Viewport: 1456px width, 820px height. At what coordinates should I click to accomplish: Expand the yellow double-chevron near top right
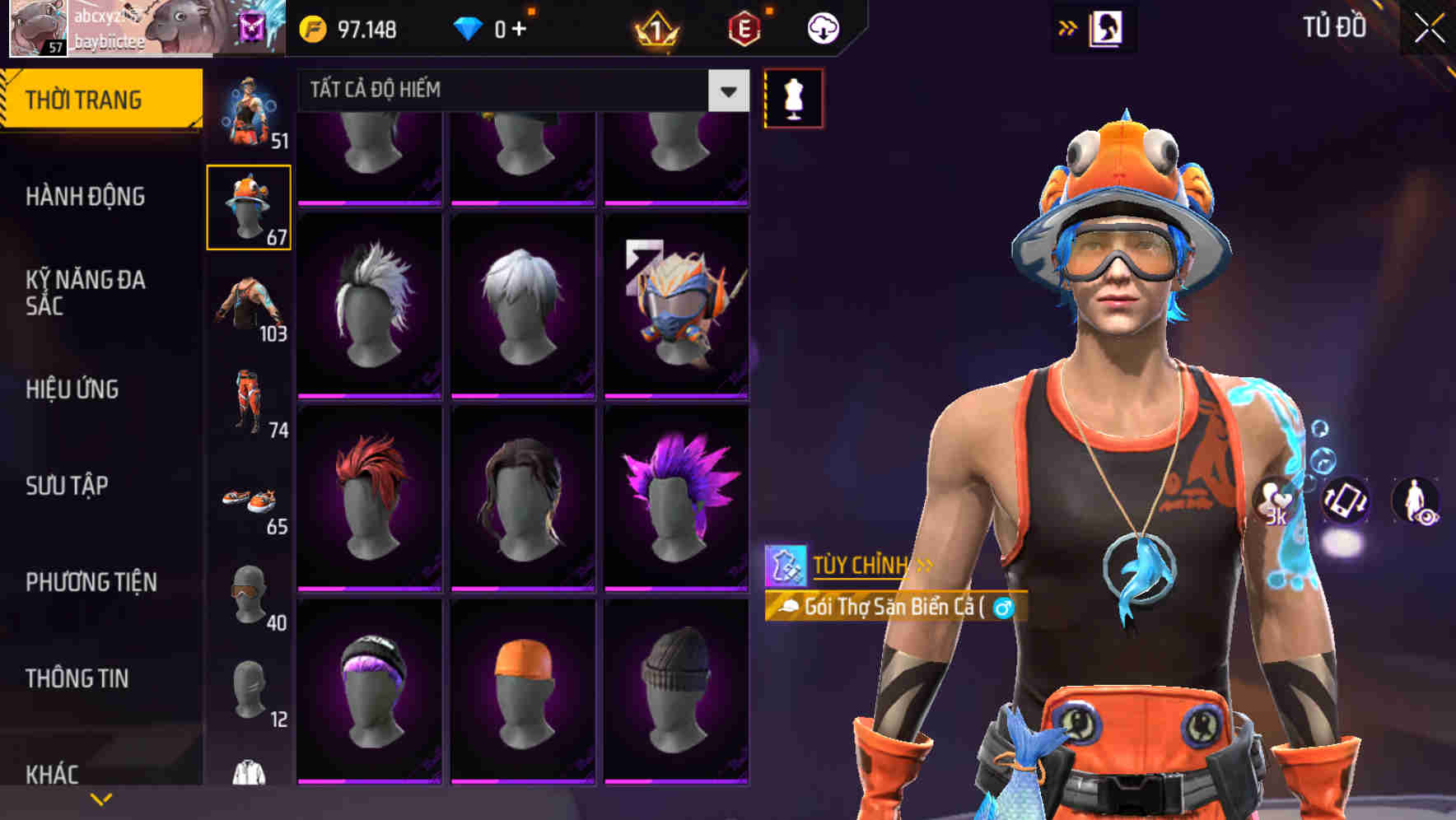pos(1068,26)
